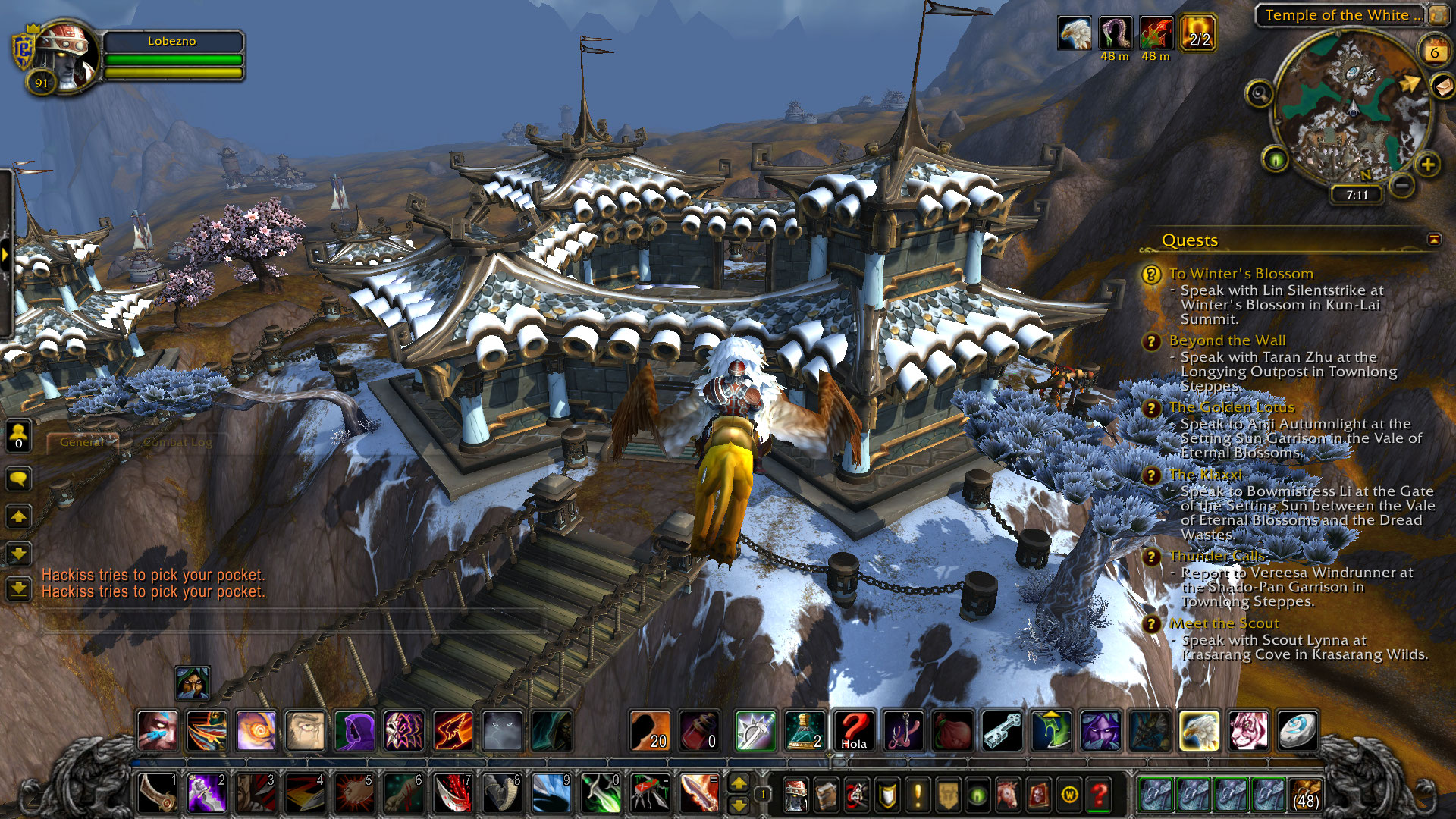Screen dimensions: 1456x819
Task: Open the mounts collection horse icon in micro menu
Action: click(1008, 795)
